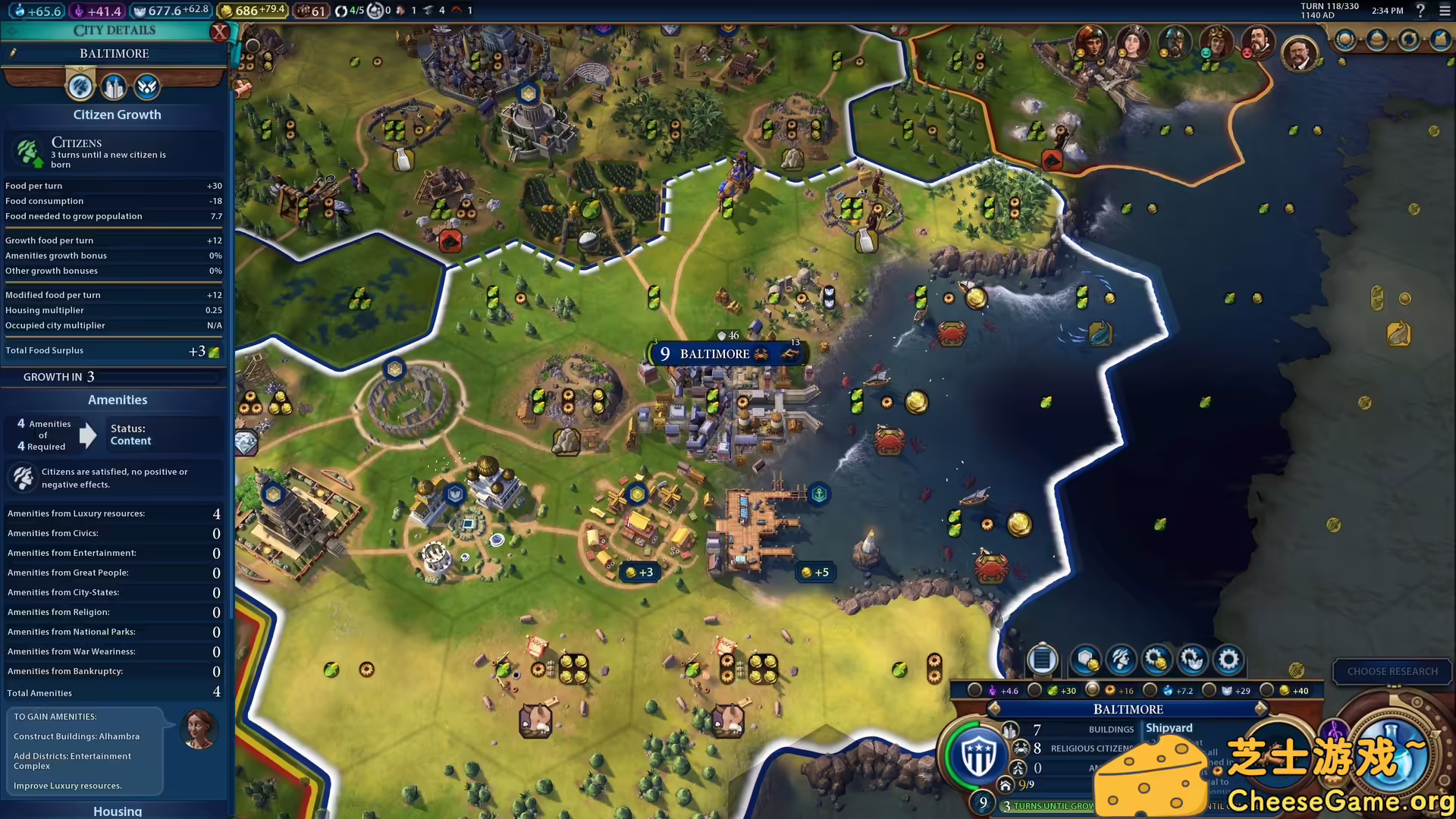Expand the Housing section at panel bottom

pos(118,811)
